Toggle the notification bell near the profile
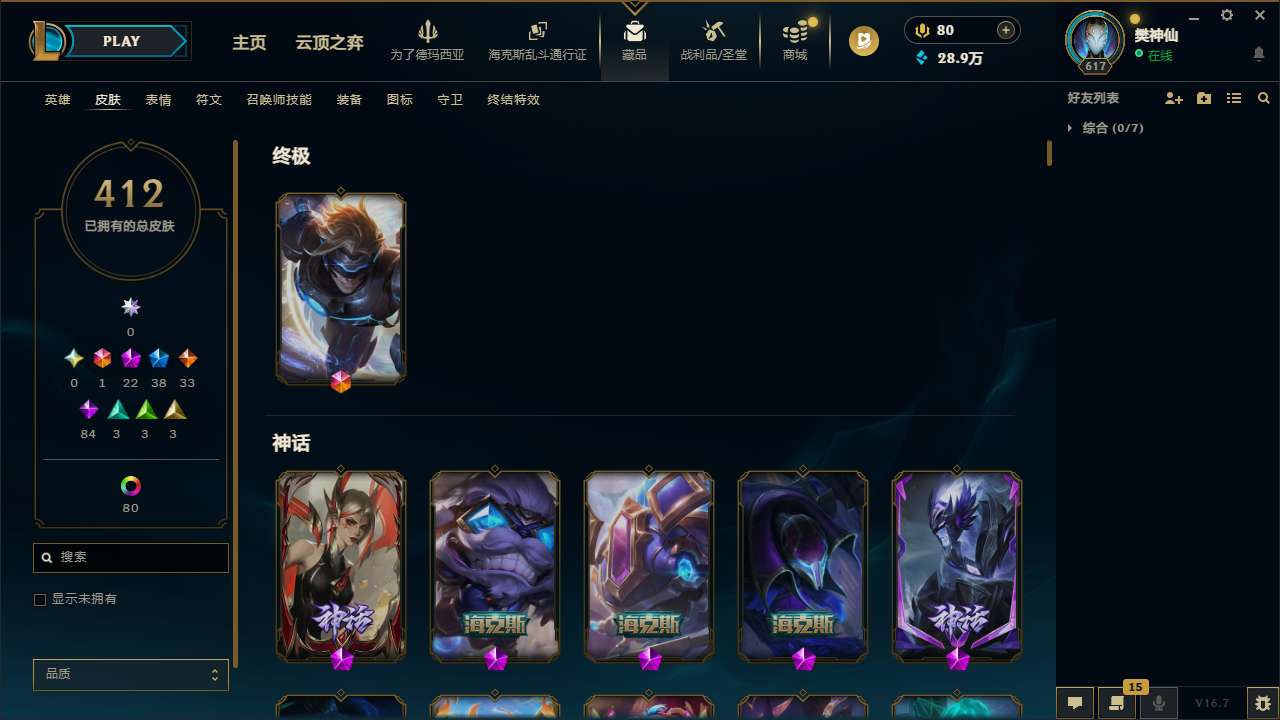The width and height of the screenshot is (1280, 720). (1258, 53)
